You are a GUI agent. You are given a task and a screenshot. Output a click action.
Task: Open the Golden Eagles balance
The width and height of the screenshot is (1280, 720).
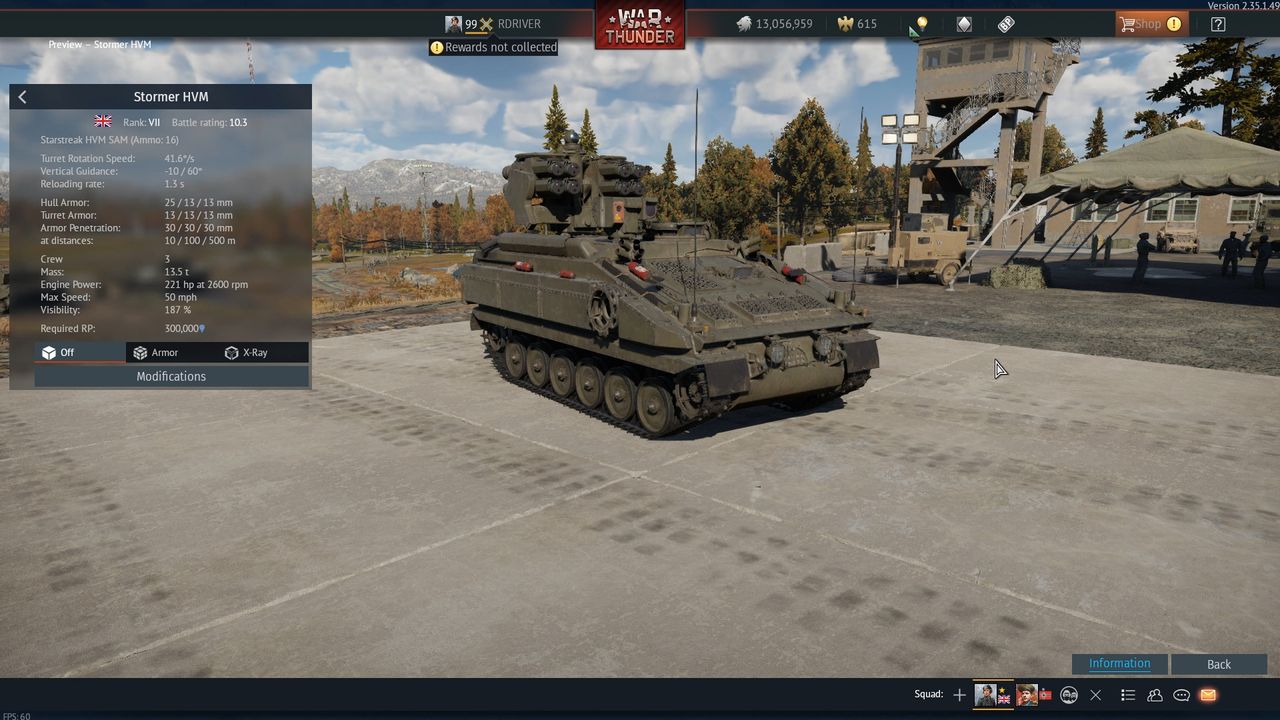tap(858, 24)
